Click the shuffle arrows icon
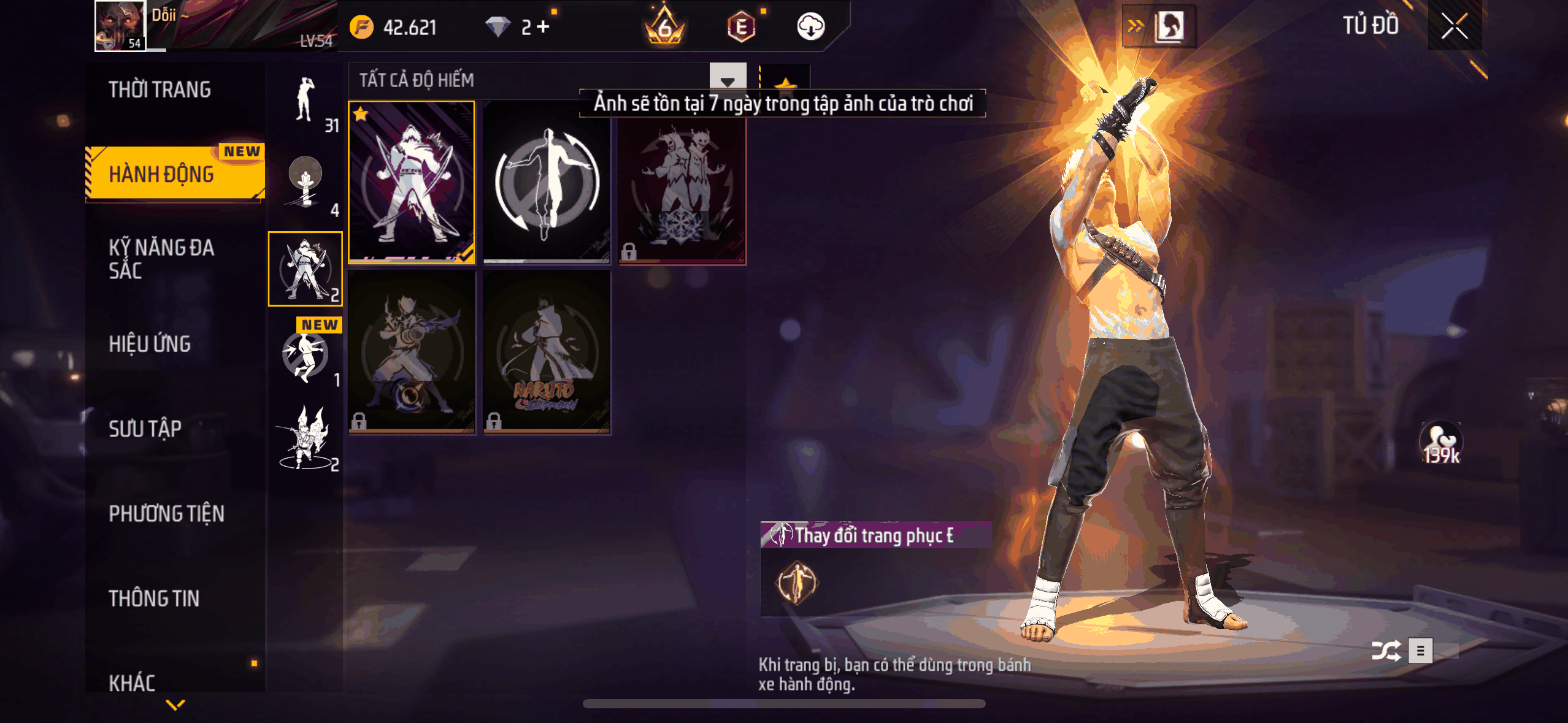 1386,651
